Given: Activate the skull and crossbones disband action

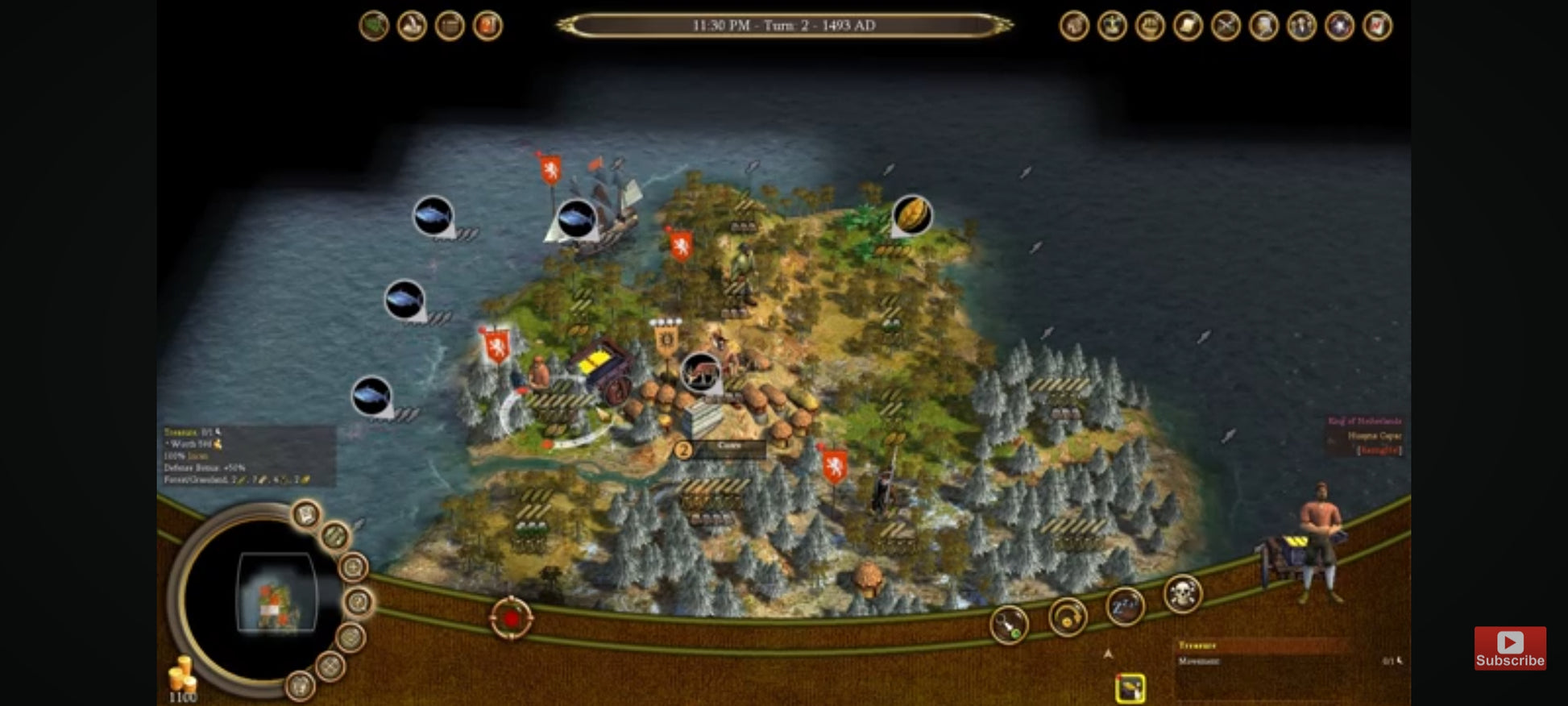Looking at the screenshot, I should 1182,595.
